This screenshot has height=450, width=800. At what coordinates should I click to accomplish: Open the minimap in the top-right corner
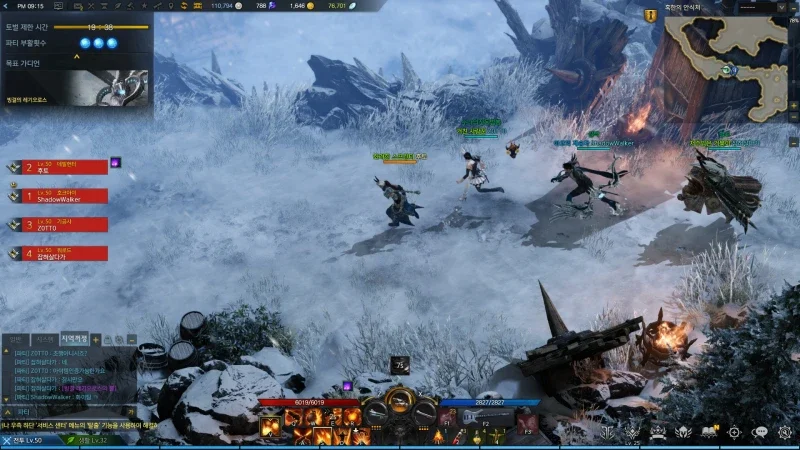[x=726, y=64]
